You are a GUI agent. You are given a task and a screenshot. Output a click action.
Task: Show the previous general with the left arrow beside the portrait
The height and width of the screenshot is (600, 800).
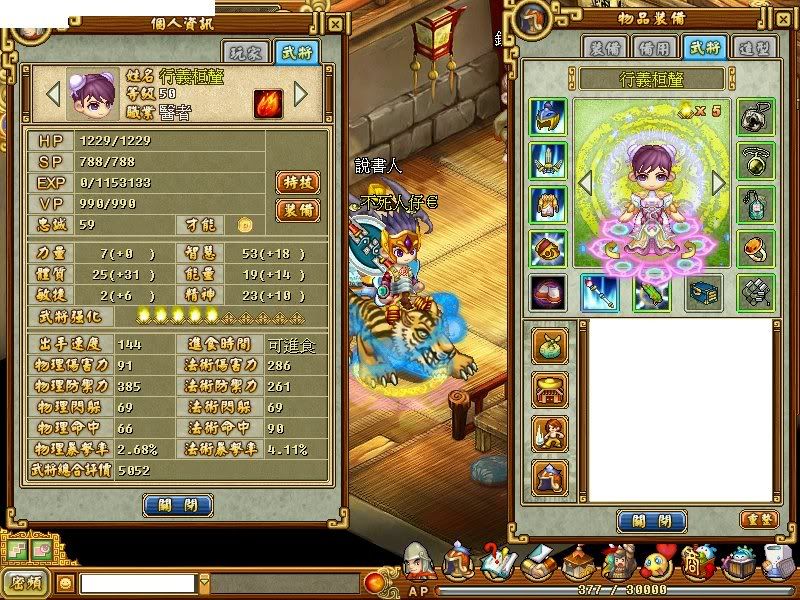[x=54, y=95]
